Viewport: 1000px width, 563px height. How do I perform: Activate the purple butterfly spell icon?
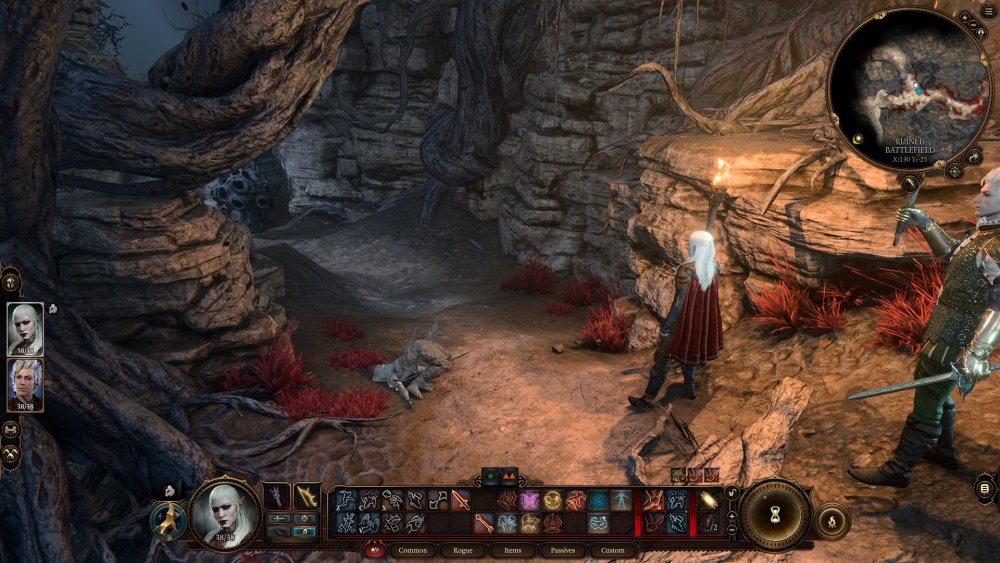[x=529, y=500]
